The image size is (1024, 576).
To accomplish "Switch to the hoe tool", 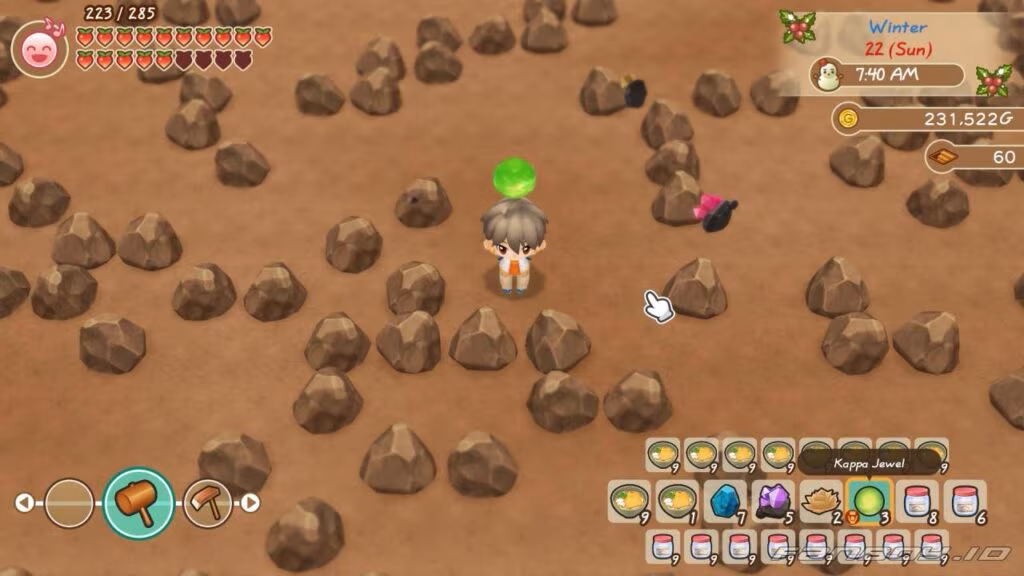I will tap(207, 503).
